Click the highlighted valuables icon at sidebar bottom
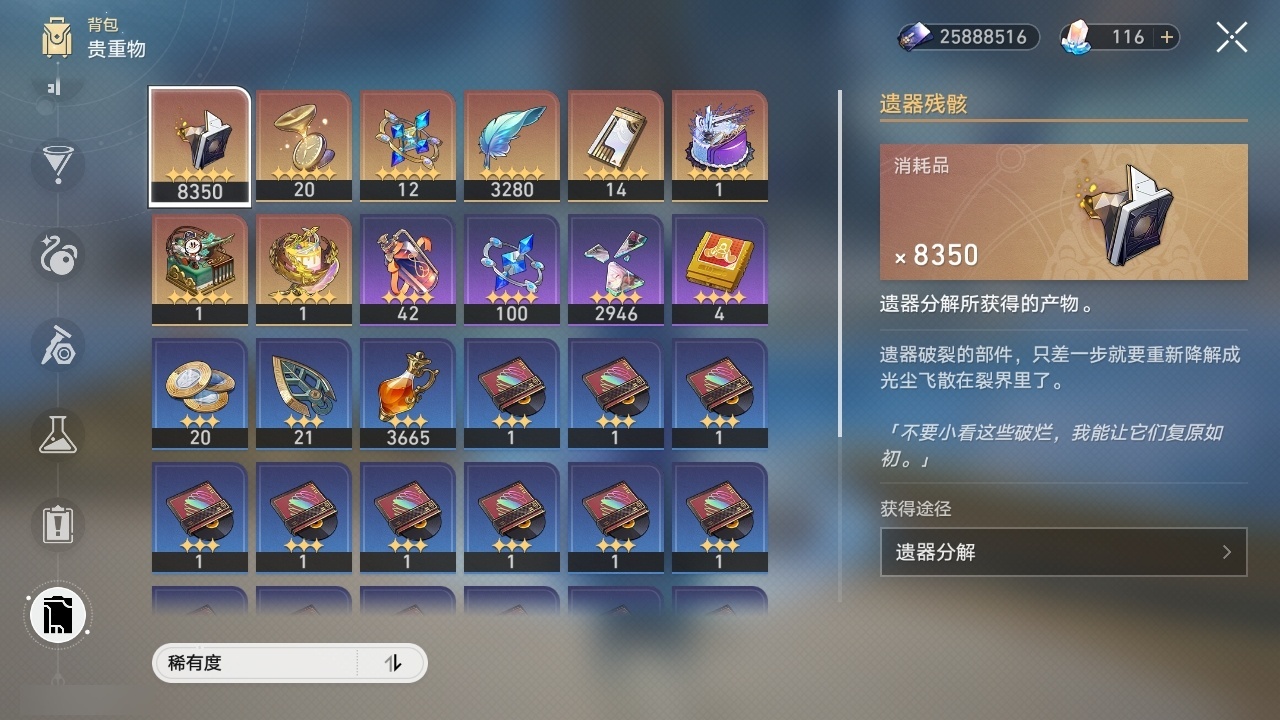Screen dimensions: 1280x720 tap(57, 615)
